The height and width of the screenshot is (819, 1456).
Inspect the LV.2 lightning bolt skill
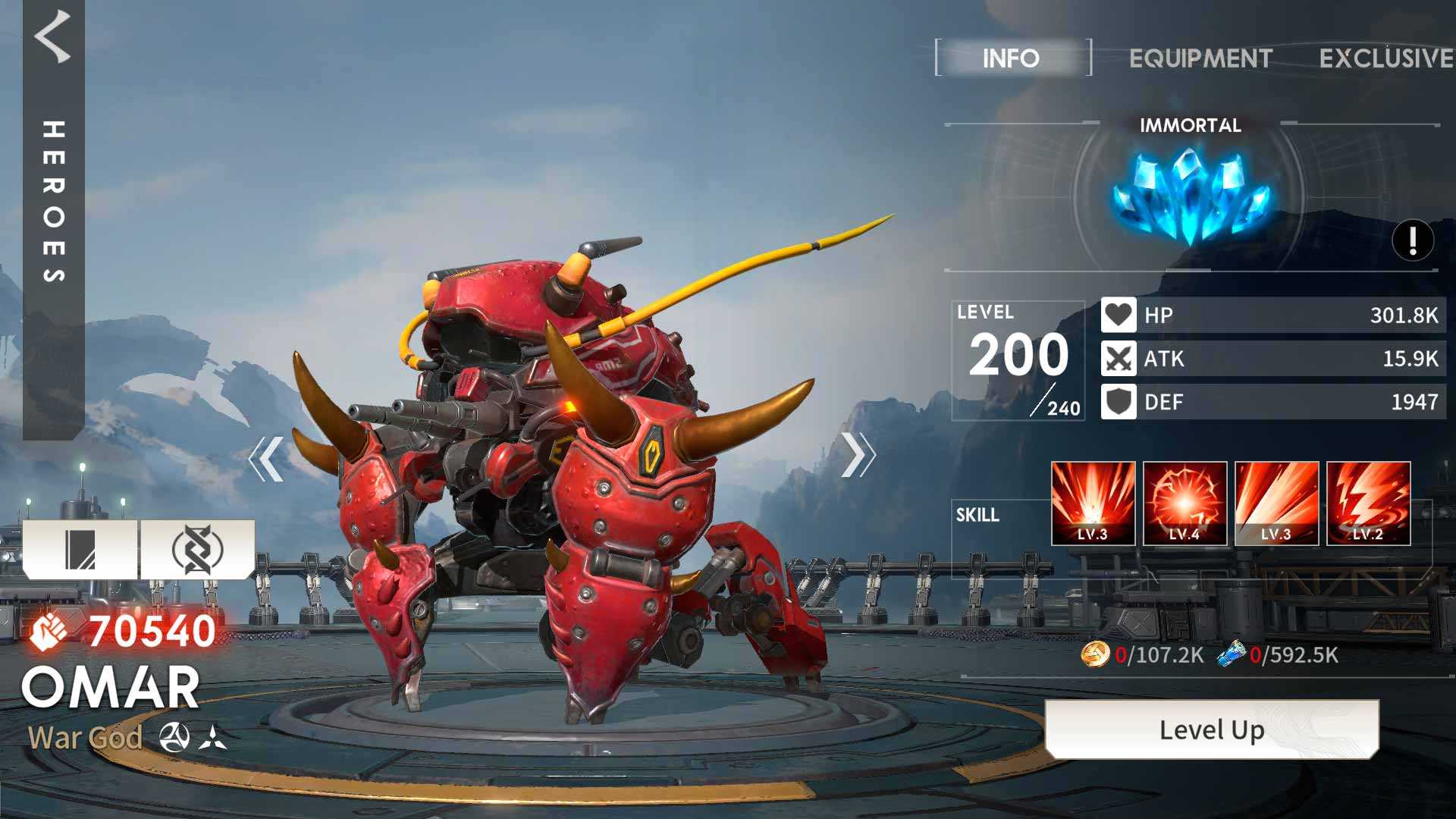1368,504
